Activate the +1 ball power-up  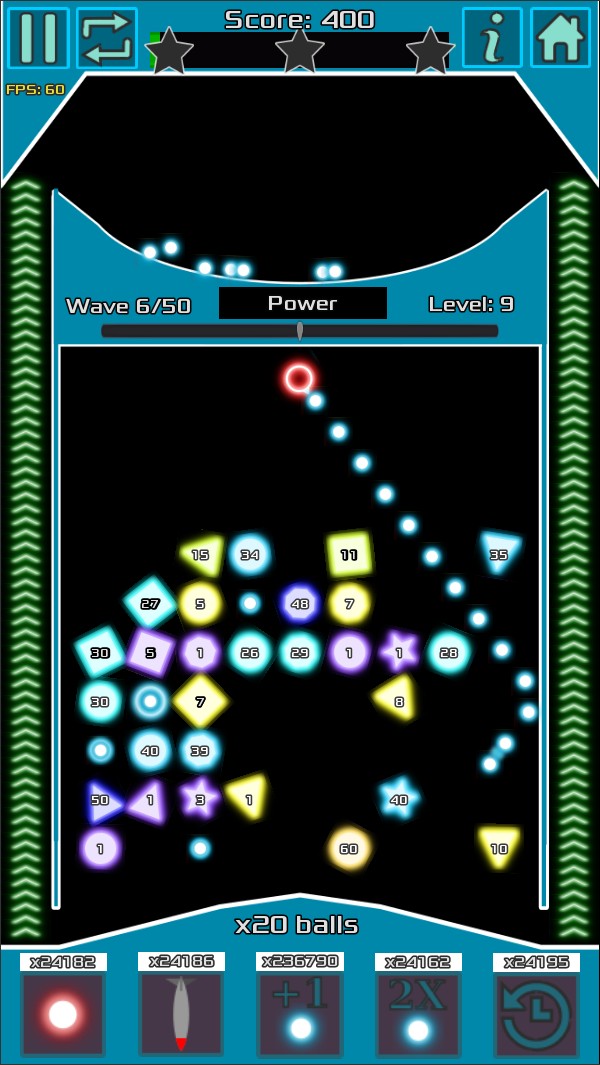tap(300, 1014)
